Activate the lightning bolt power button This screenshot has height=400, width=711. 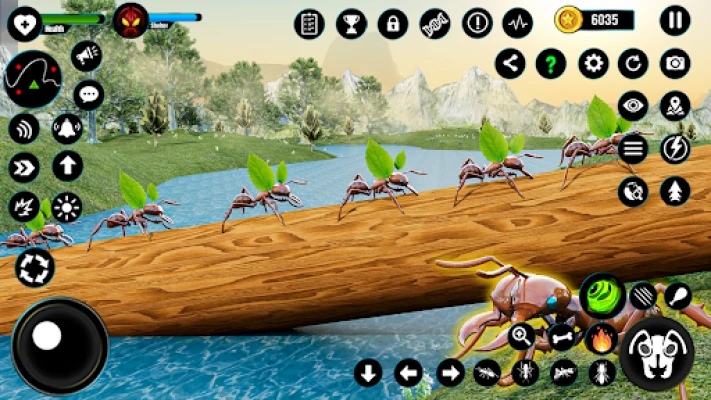675,148
